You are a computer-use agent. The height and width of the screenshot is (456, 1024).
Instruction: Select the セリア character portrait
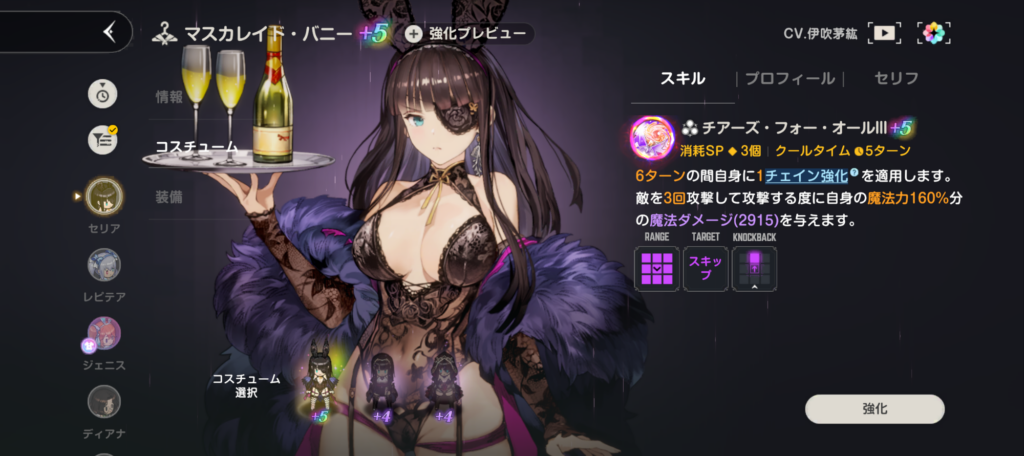coord(104,196)
